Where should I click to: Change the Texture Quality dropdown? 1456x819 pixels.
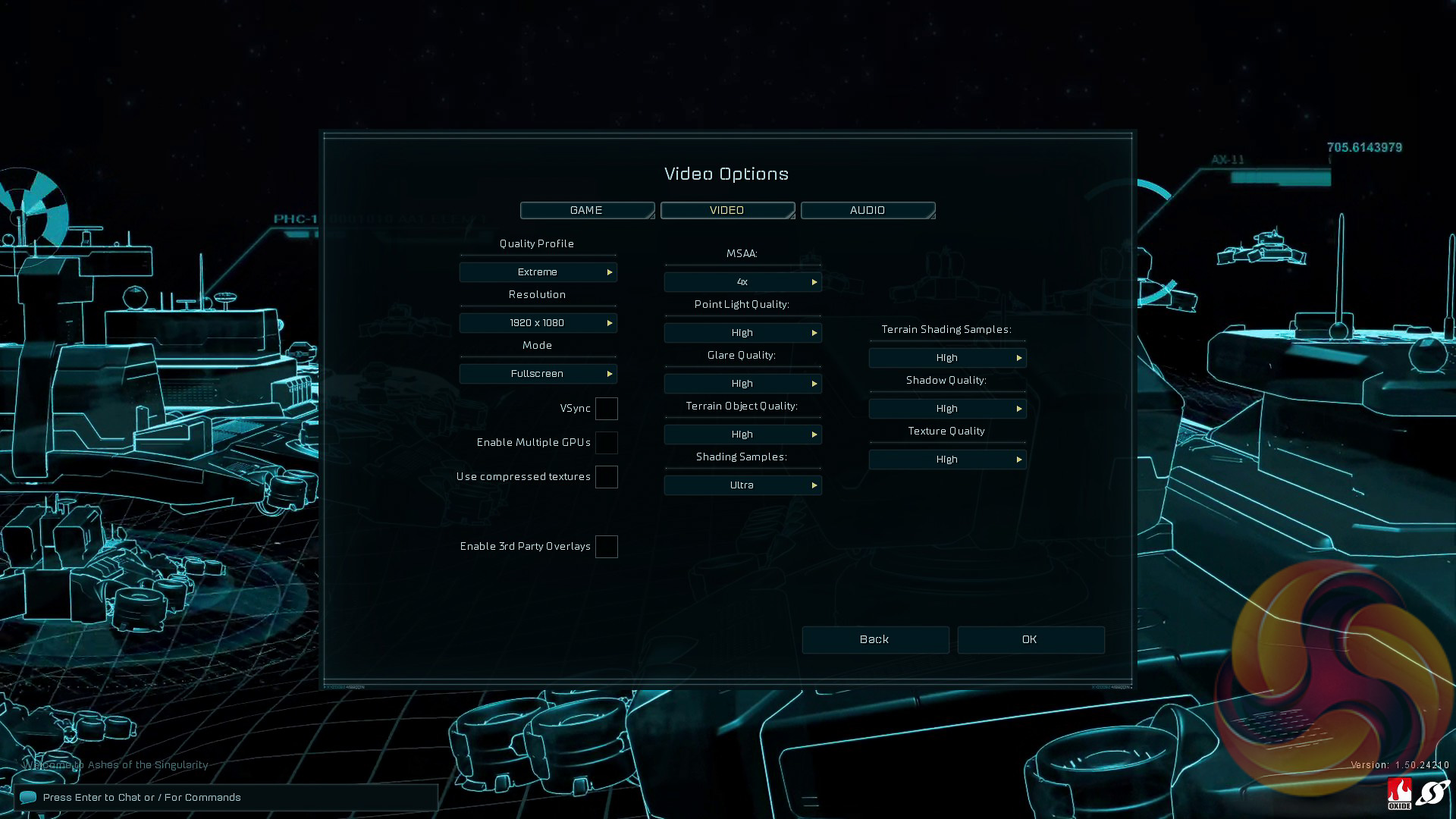tap(947, 460)
